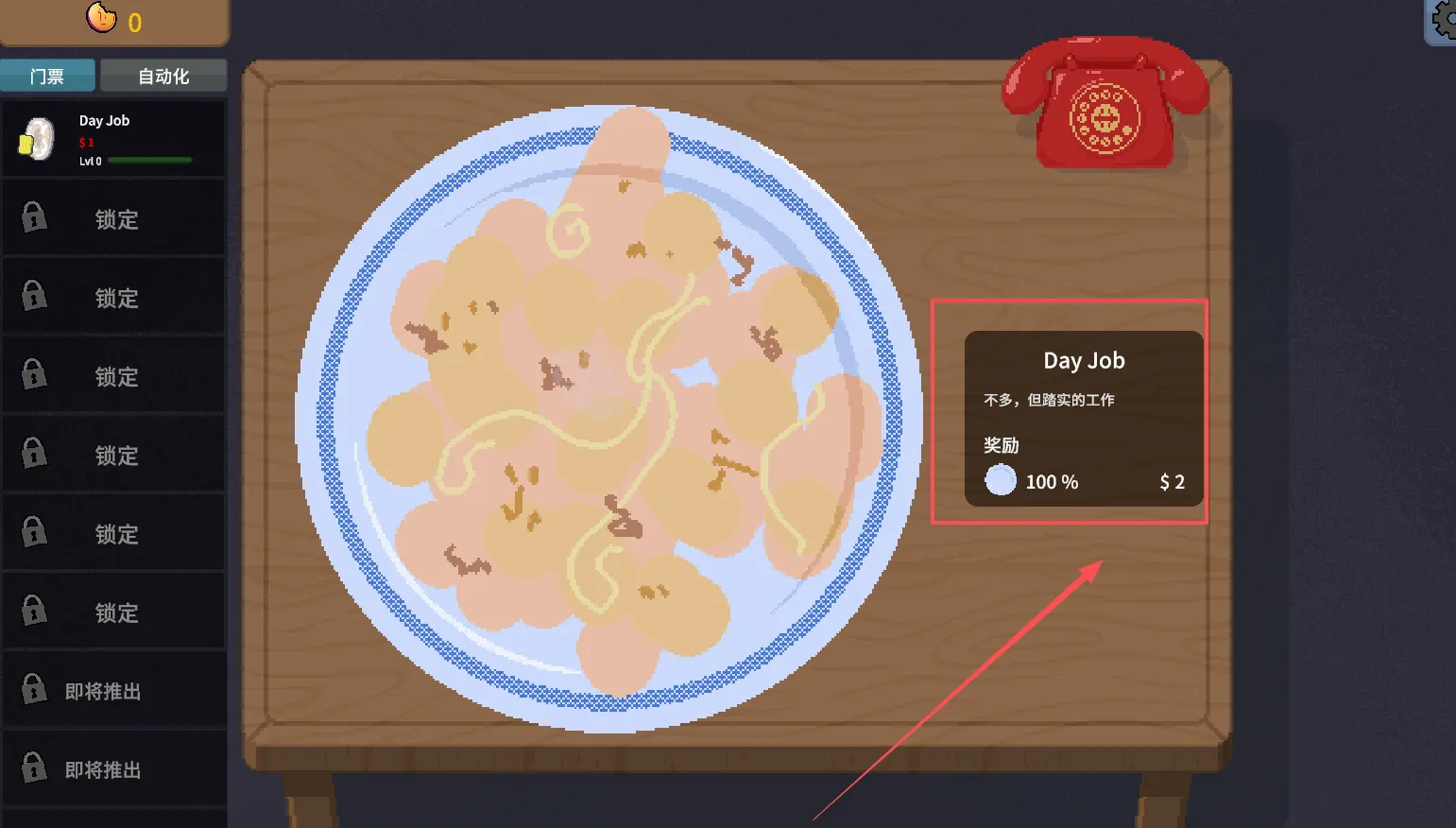Image resolution: width=1456 pixels, height=828 pixels.
Task: Buy the Day Job upgrade for $1
Action: tap(113, 138)
